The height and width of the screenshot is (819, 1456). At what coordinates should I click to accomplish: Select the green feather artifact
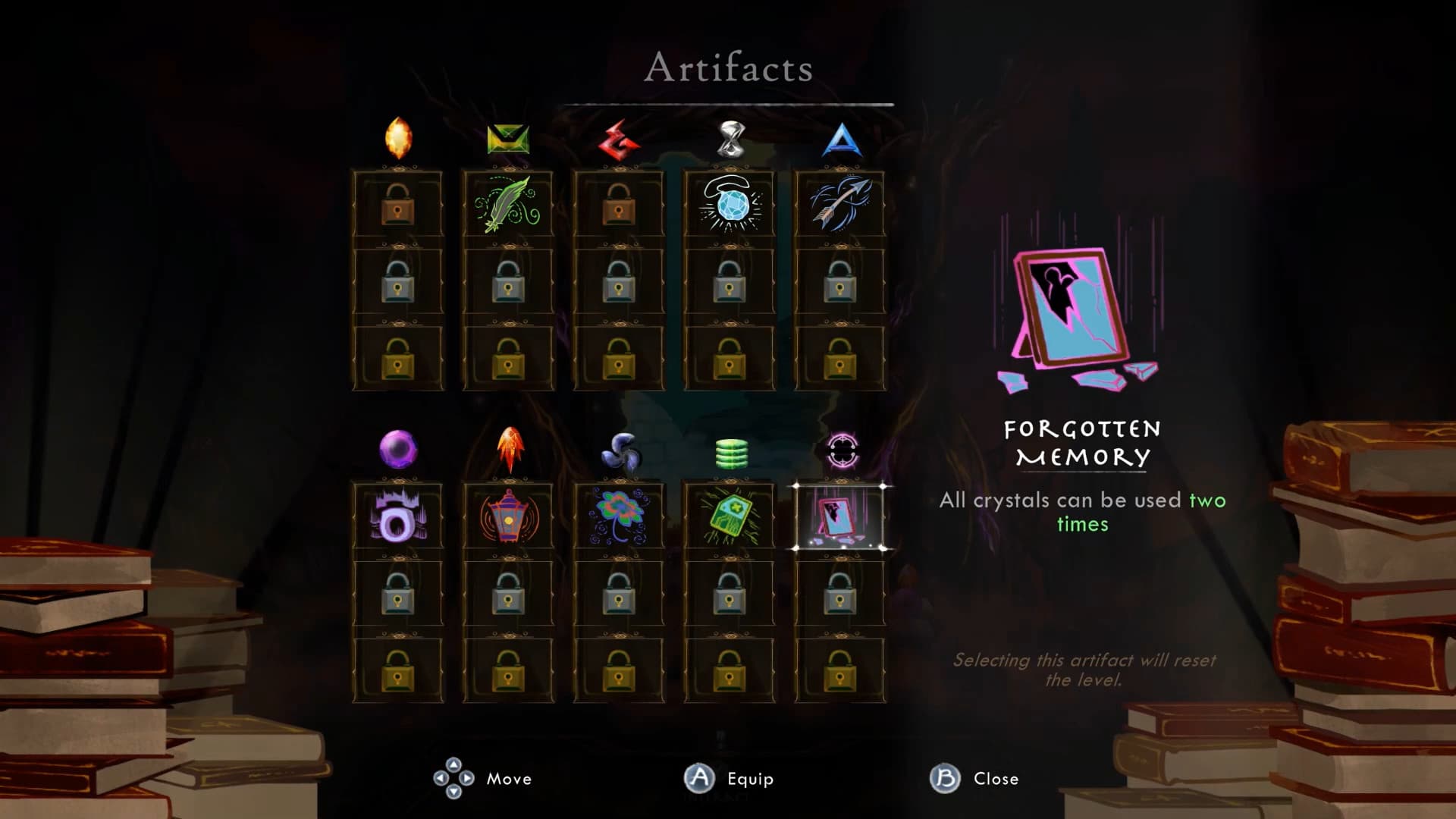point(507,203)
